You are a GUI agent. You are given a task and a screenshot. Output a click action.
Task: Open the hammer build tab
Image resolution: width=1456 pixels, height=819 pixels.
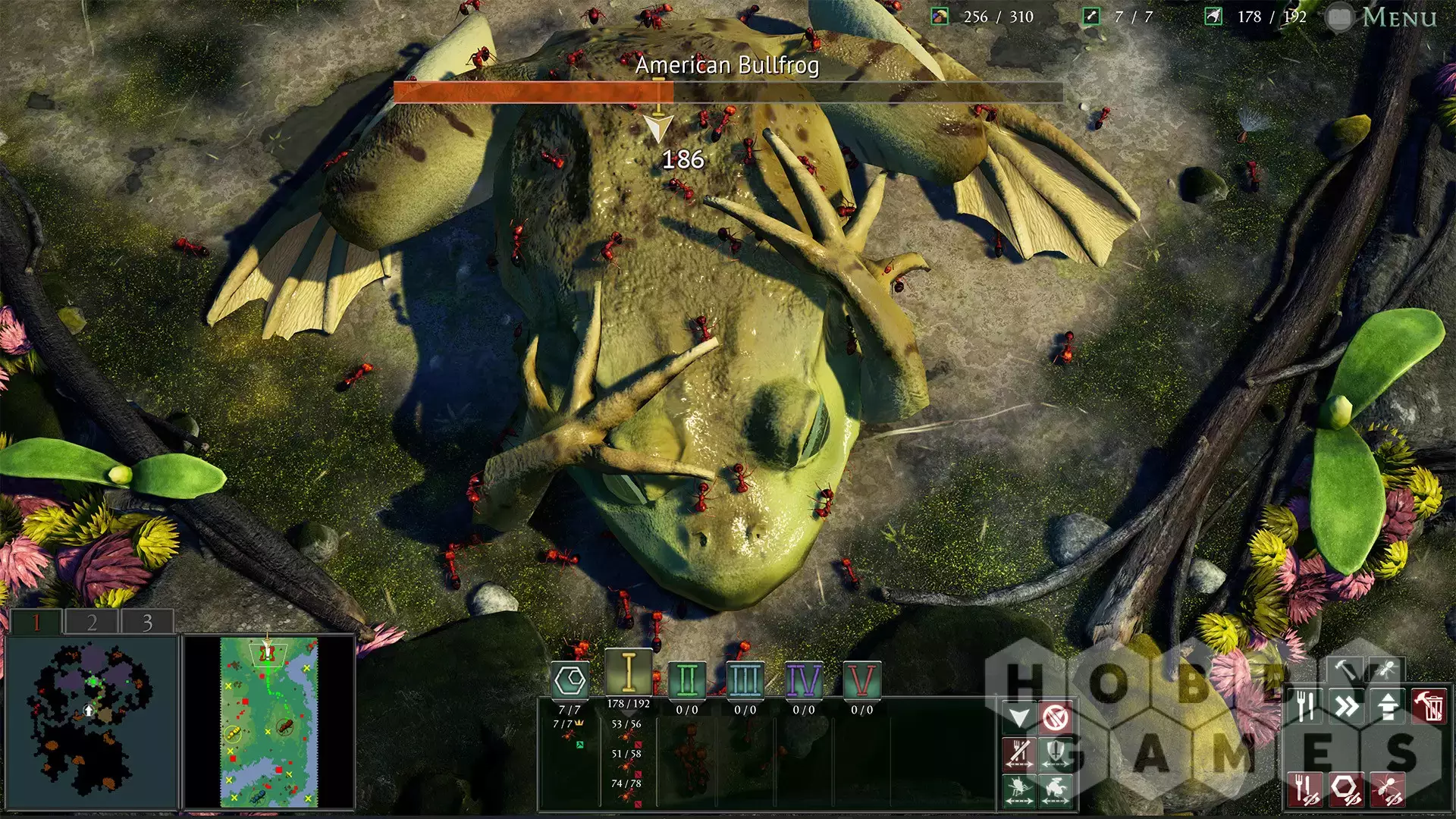tap(1348, 669)
